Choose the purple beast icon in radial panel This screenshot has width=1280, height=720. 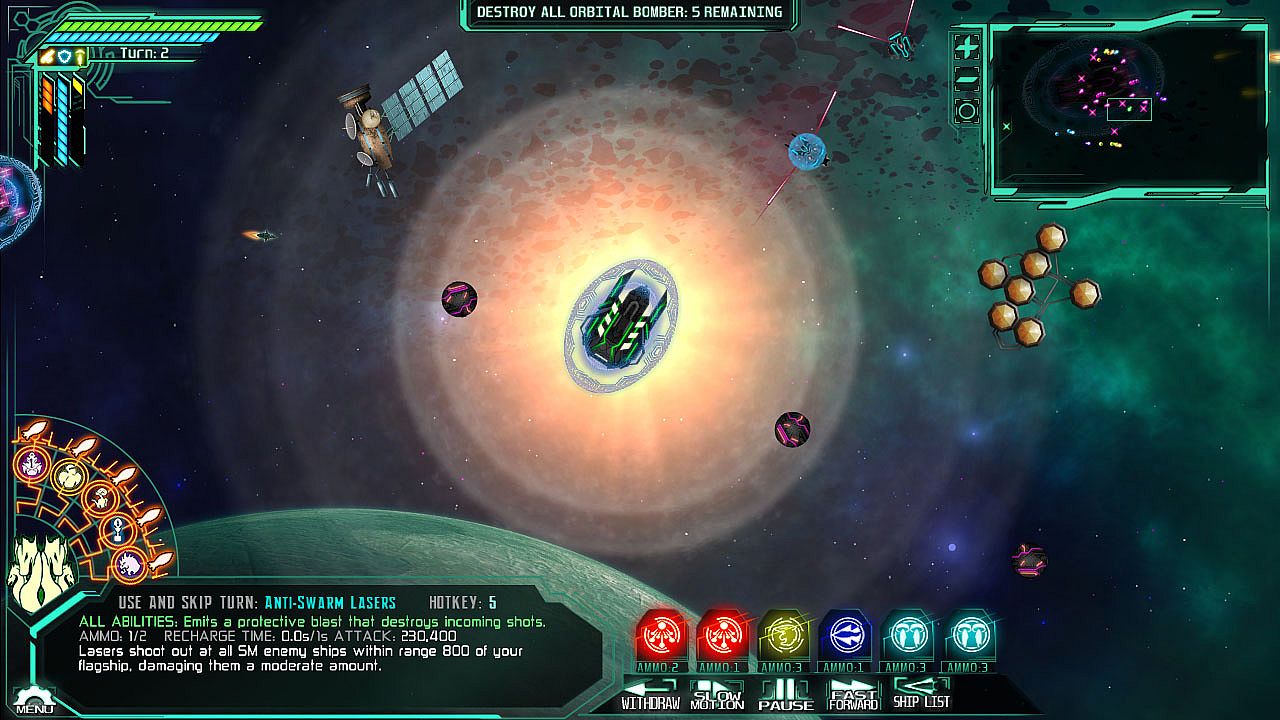pos(130,566)
